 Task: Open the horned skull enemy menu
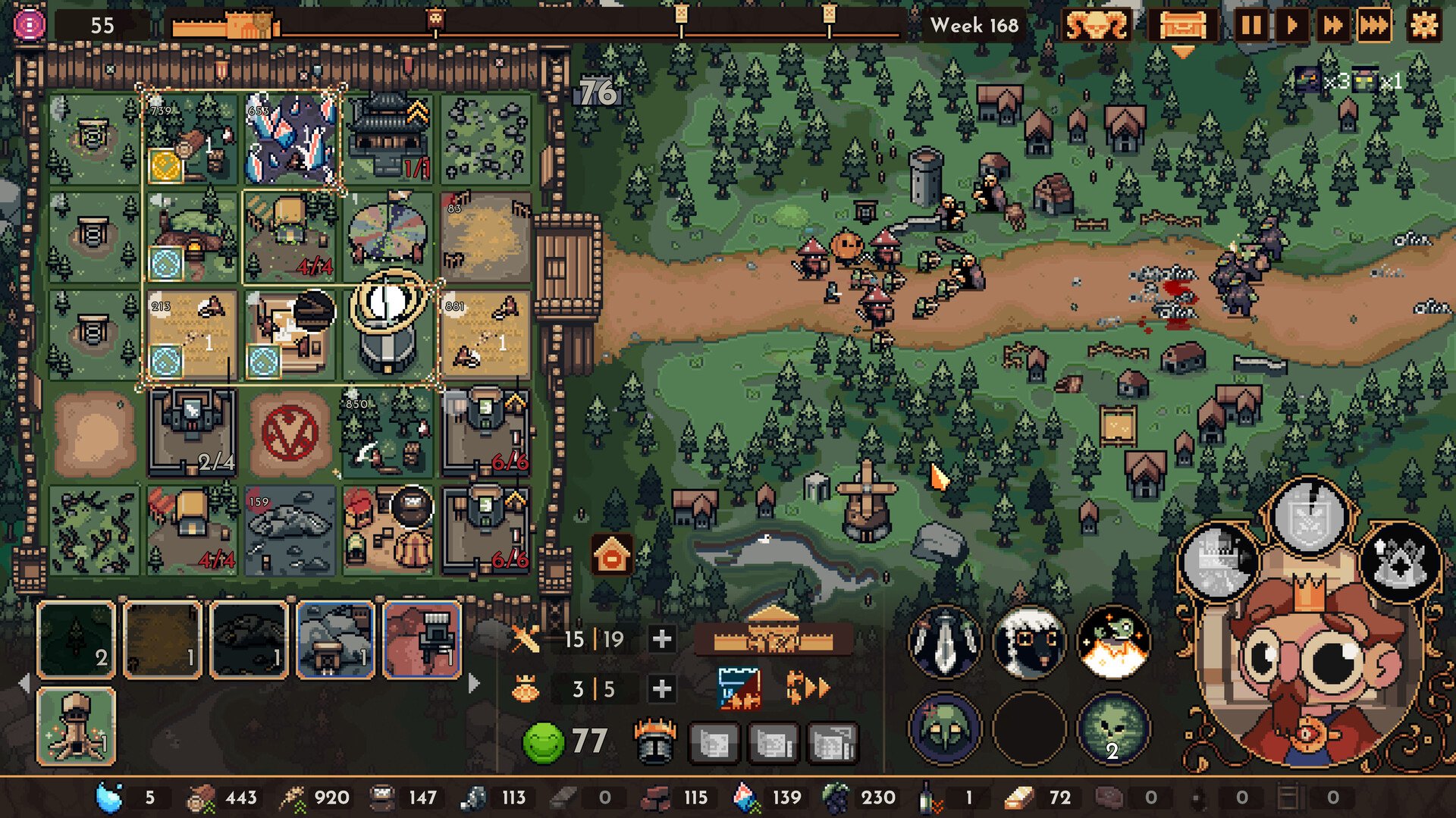tap(1097, 26)
